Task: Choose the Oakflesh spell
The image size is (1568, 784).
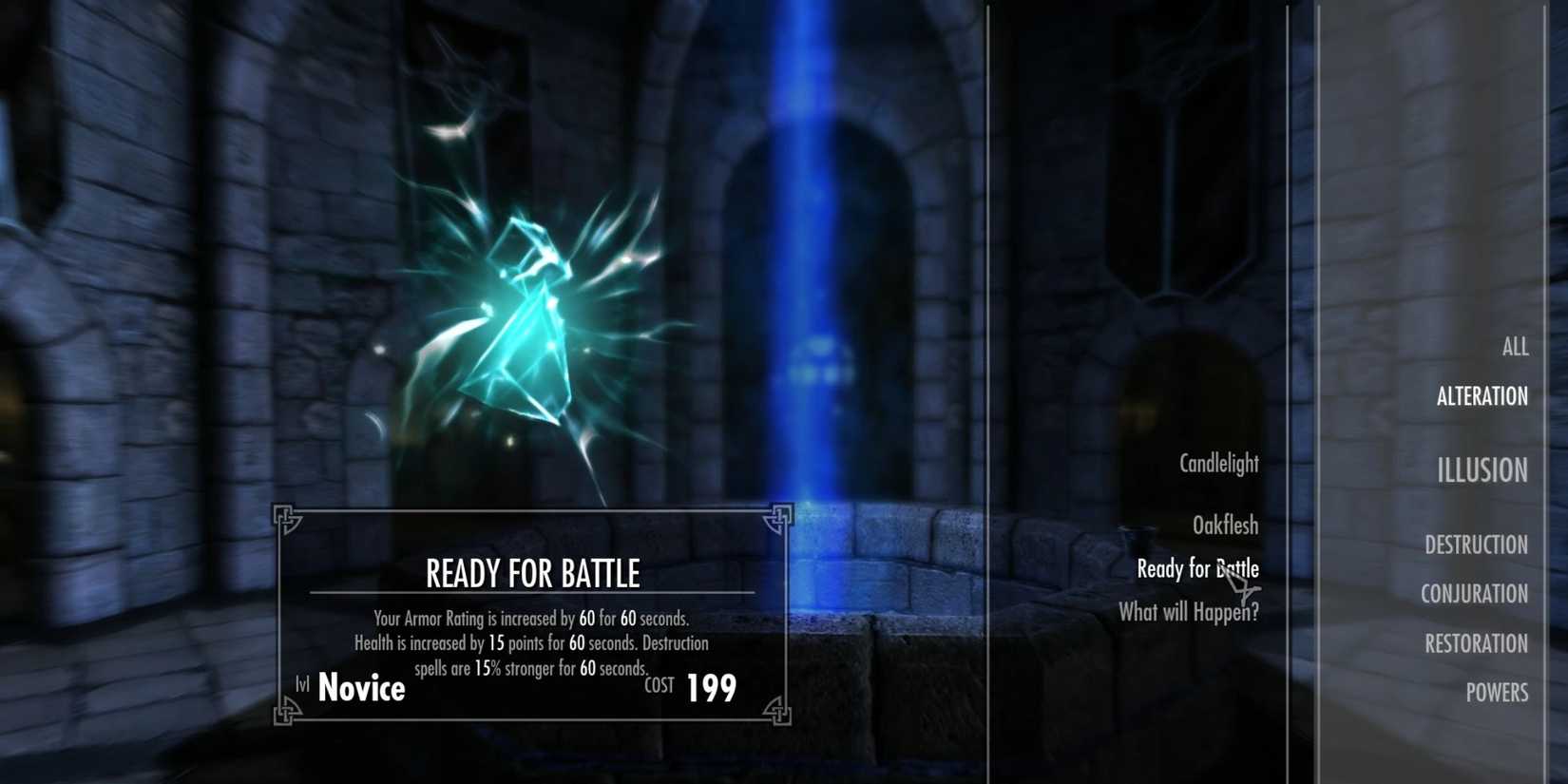Action: click(x=1225, y=526)
